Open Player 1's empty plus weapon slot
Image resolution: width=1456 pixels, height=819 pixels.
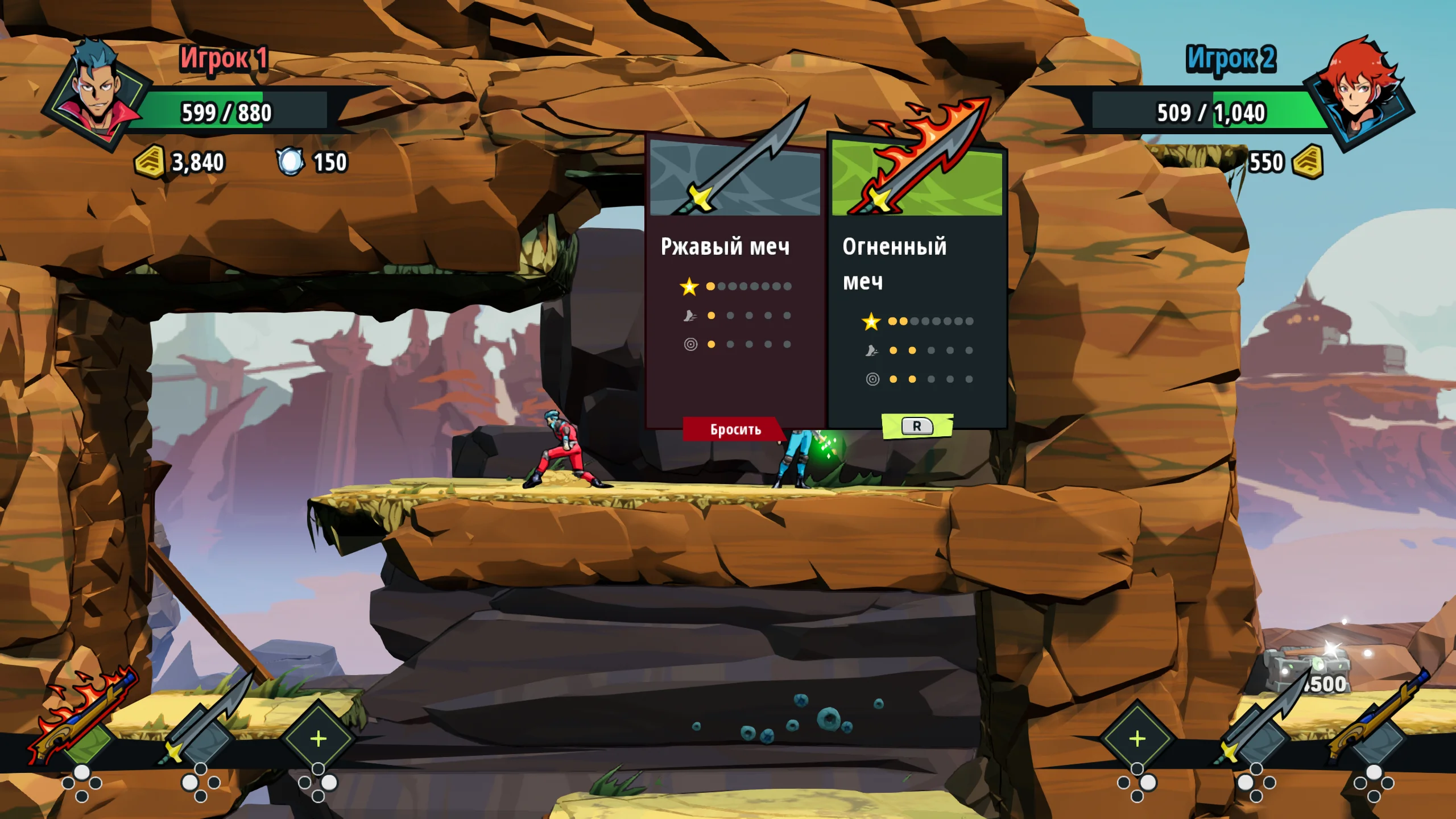318,739
